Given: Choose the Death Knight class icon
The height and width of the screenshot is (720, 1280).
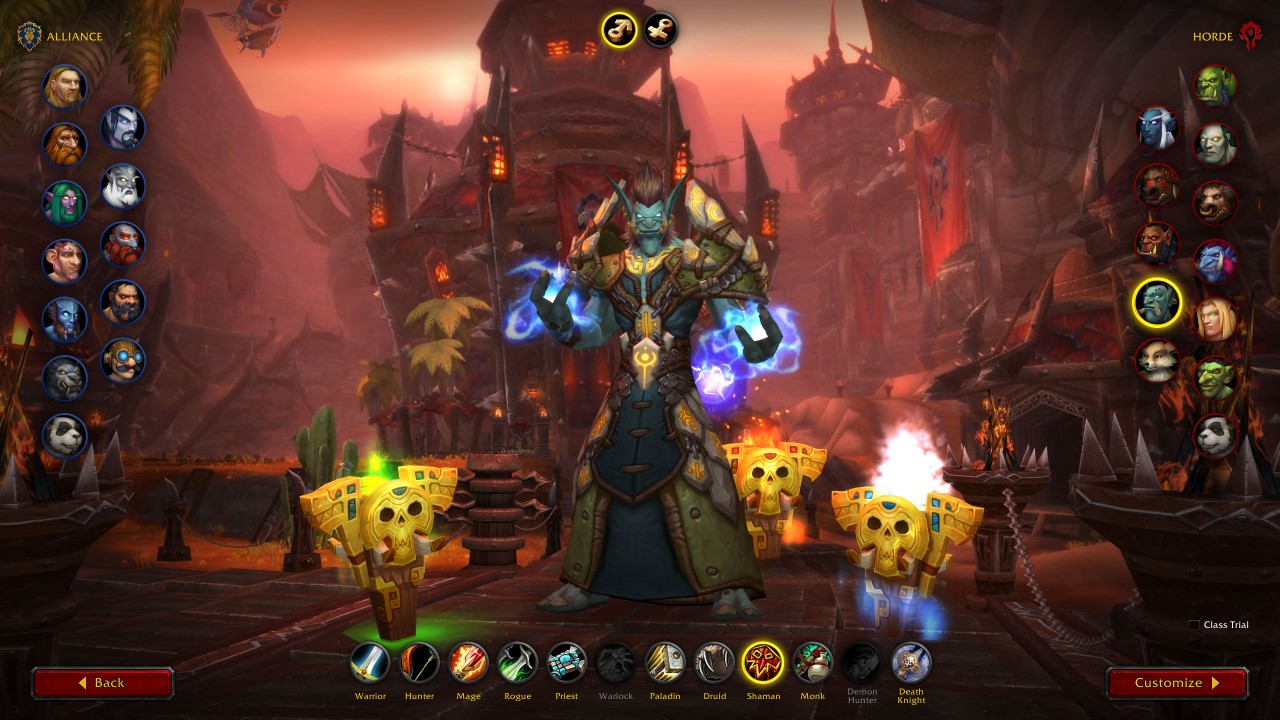Looking at the screenshot, I should (x=911, y=662).
